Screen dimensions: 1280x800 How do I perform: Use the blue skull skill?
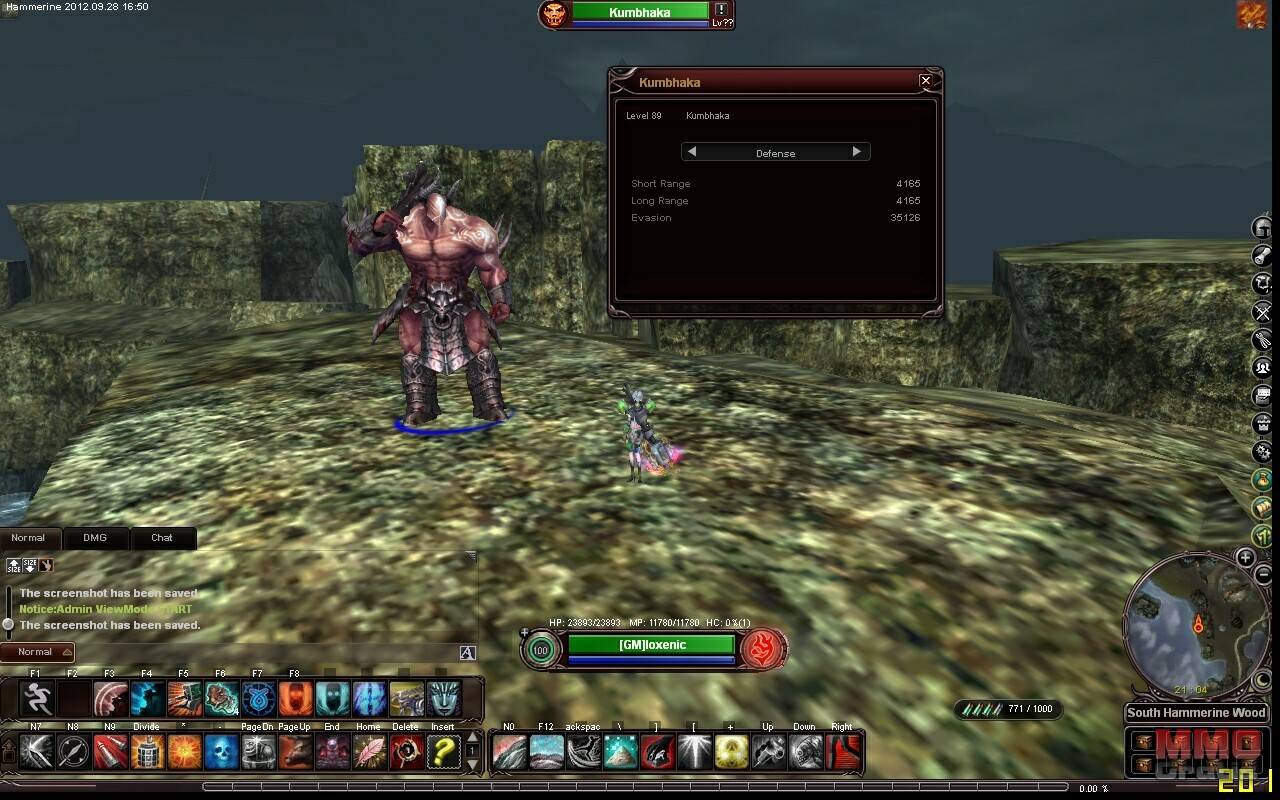pyautogui.click(x=222, y=751)
